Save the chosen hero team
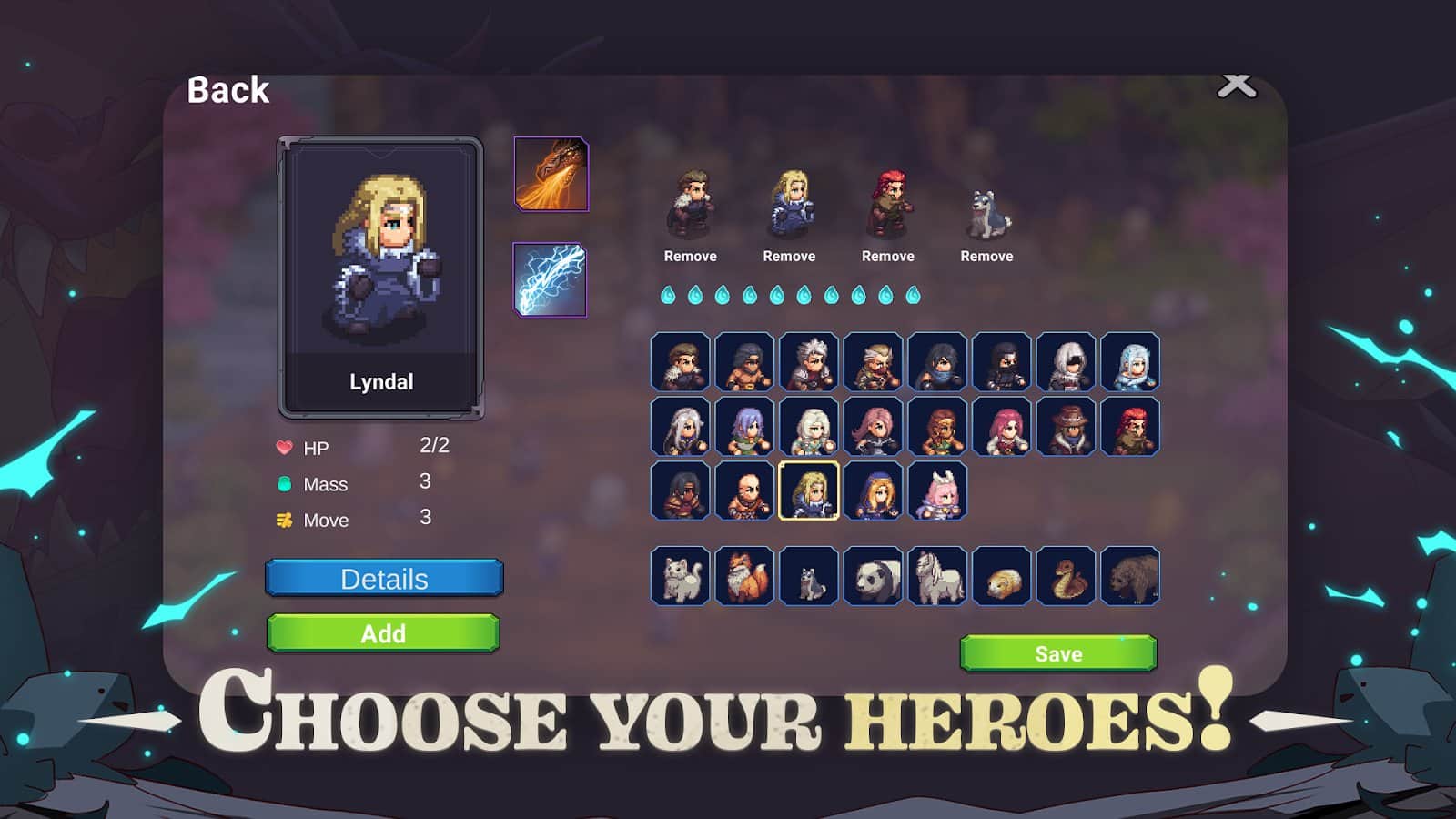The image size is (1456, 819). coord(1058,652)
